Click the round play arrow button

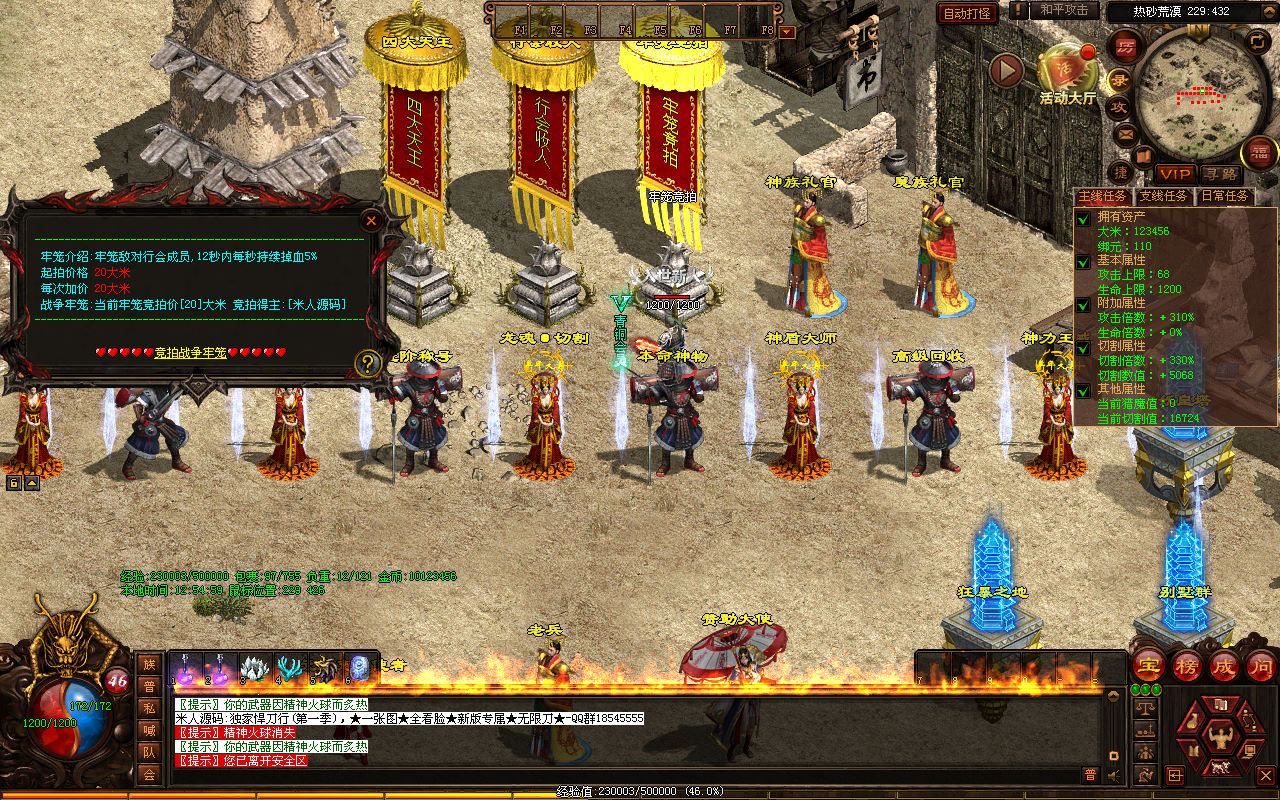coord(1006,70)
